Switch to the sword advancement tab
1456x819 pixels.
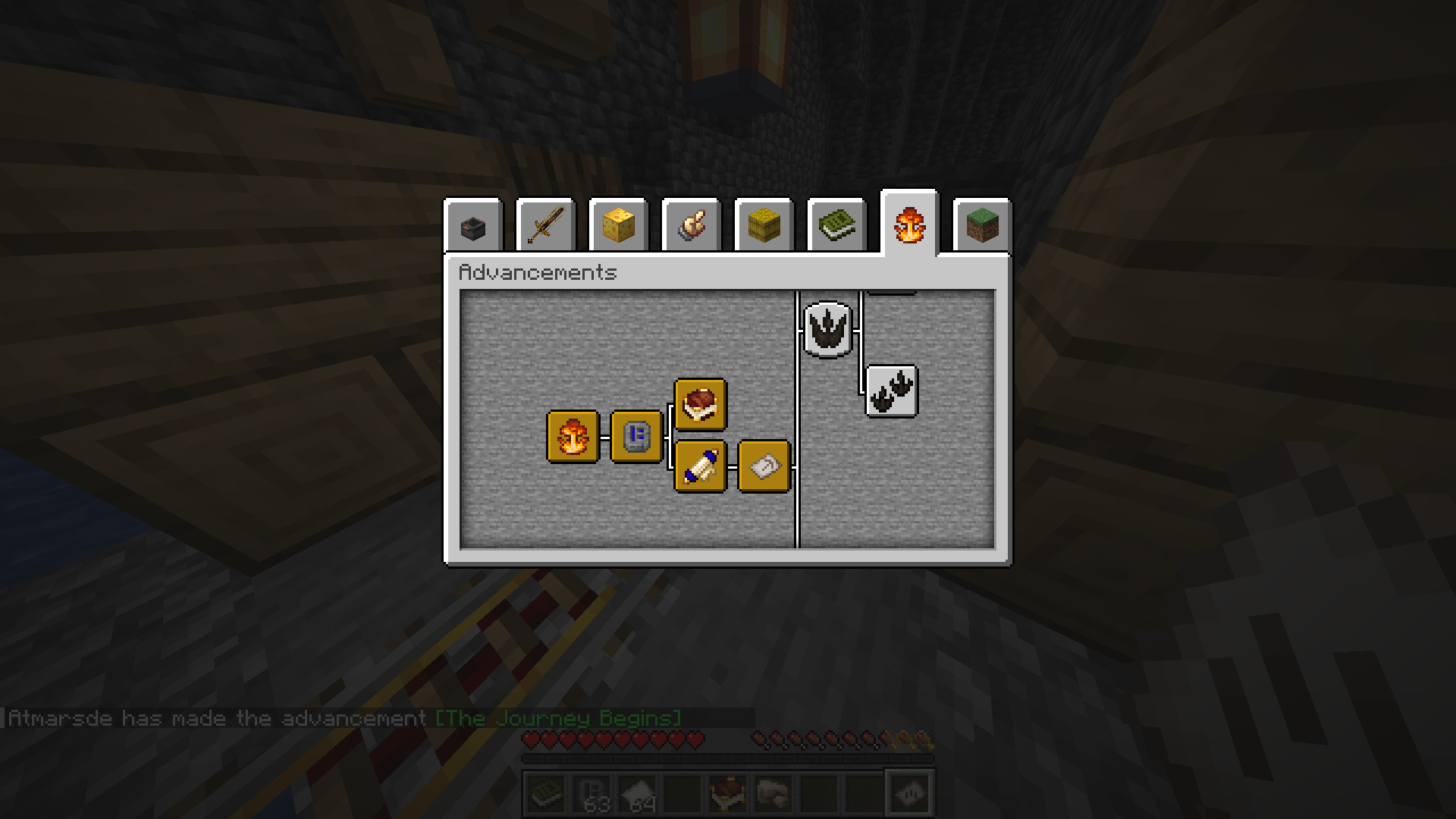546,224
